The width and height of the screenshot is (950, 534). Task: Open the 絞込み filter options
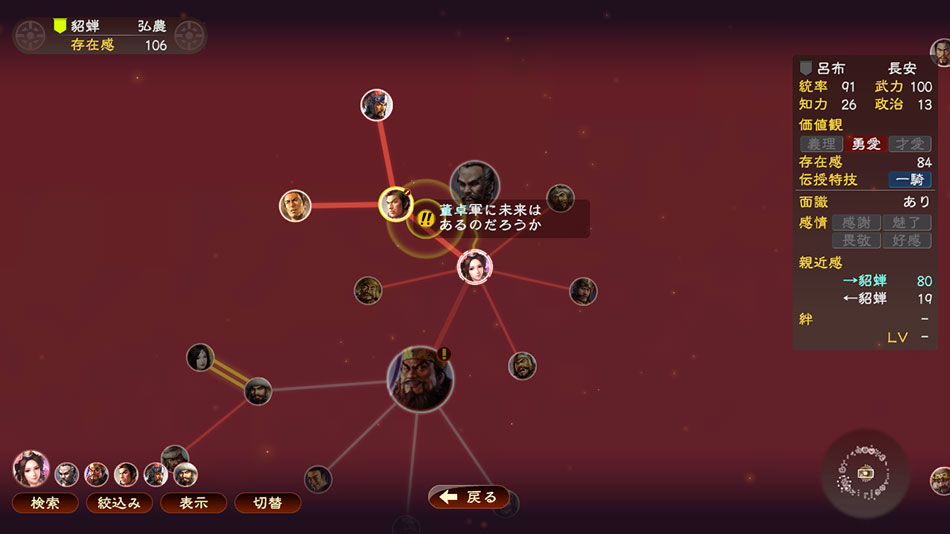tap(119, 503)
